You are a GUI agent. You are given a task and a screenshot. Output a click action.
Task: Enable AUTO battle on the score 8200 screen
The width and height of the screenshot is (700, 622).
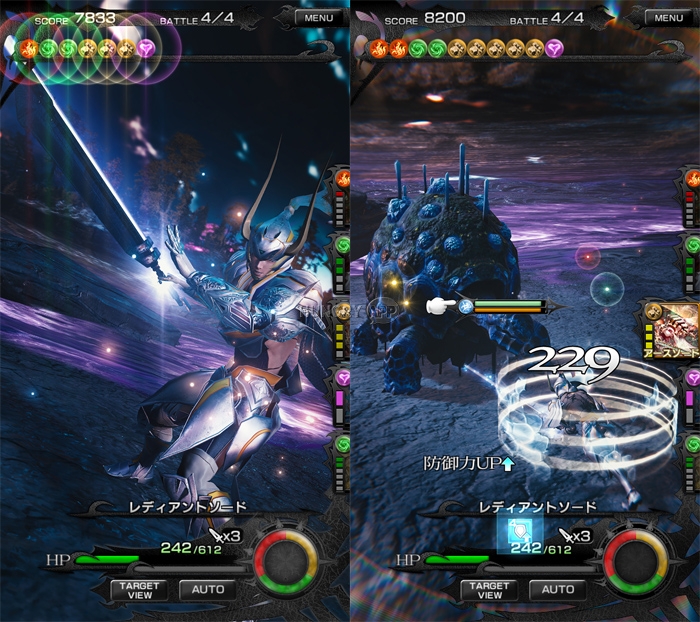(x=558, y=590)
